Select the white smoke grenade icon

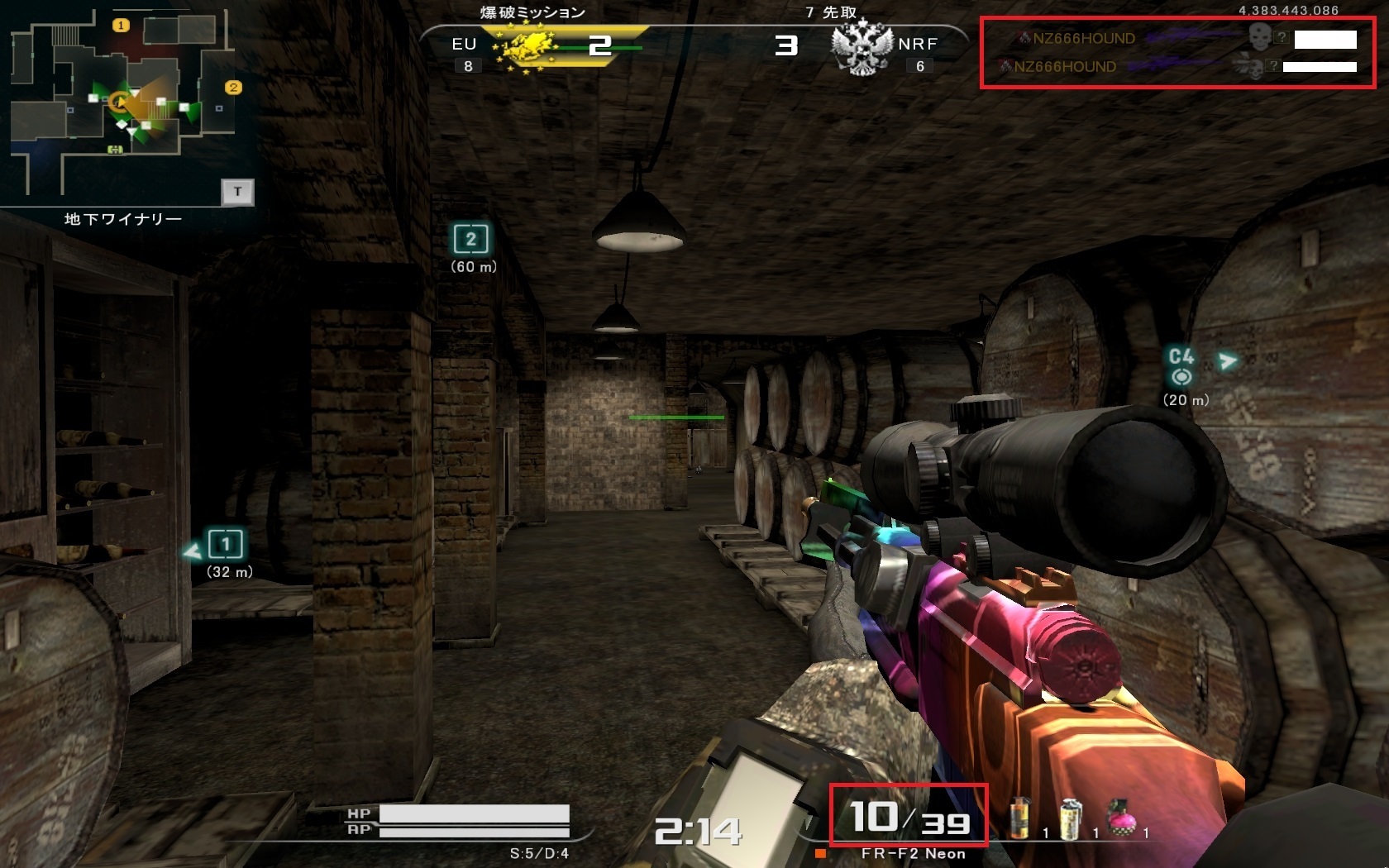tap(1071, 818)
